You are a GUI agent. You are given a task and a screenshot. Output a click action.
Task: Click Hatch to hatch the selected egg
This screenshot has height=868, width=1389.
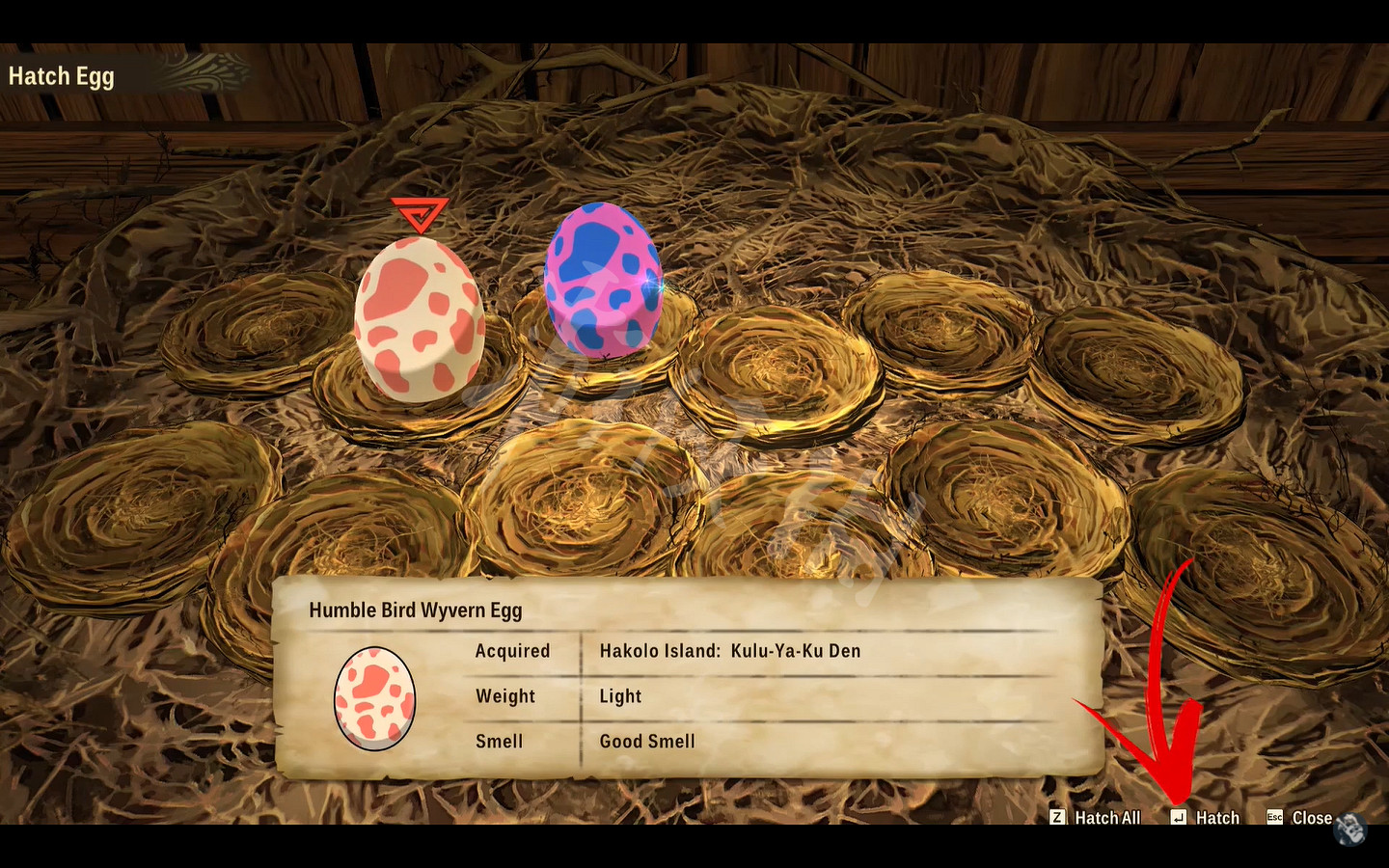tap(1216, 817)
